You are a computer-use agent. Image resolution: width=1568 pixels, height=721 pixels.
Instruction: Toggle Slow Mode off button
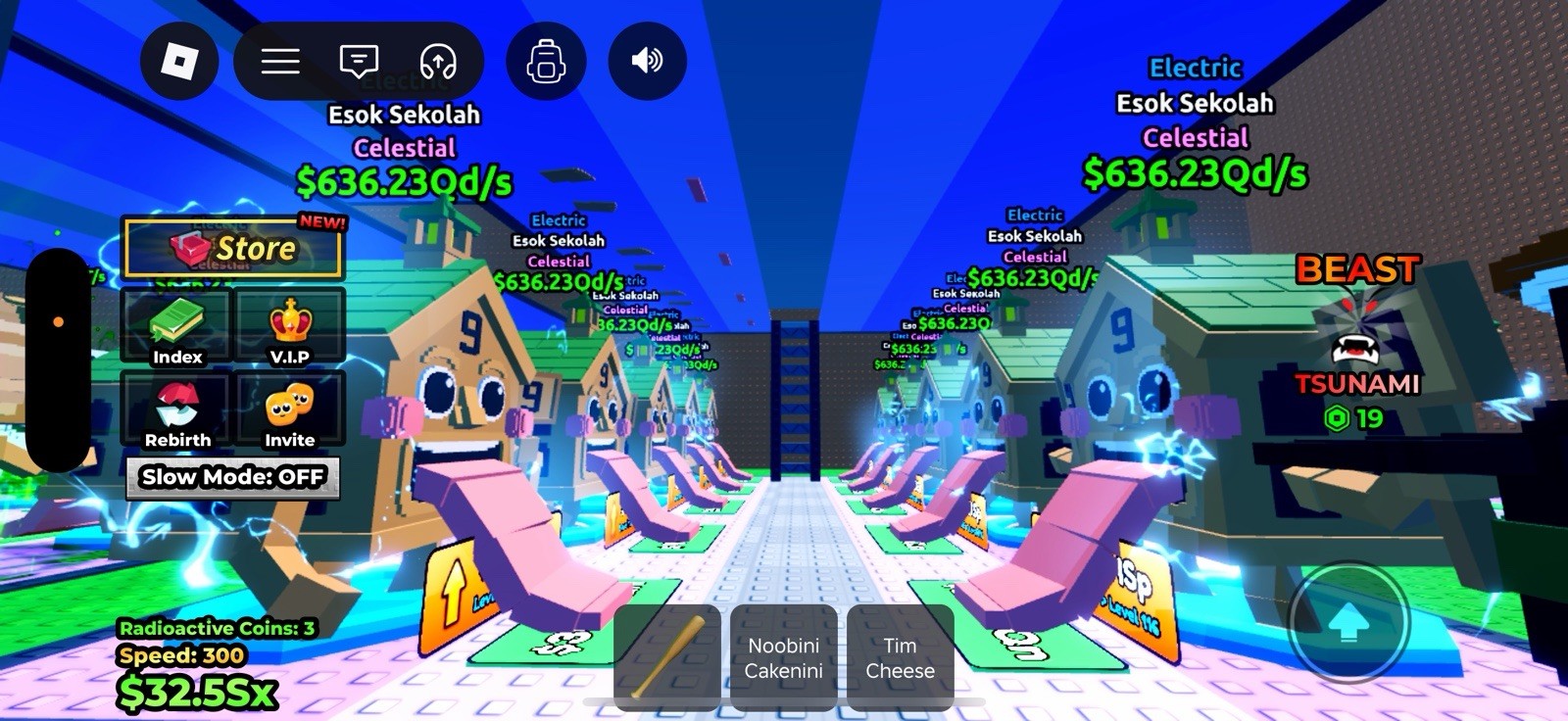[x=233, y=477]
